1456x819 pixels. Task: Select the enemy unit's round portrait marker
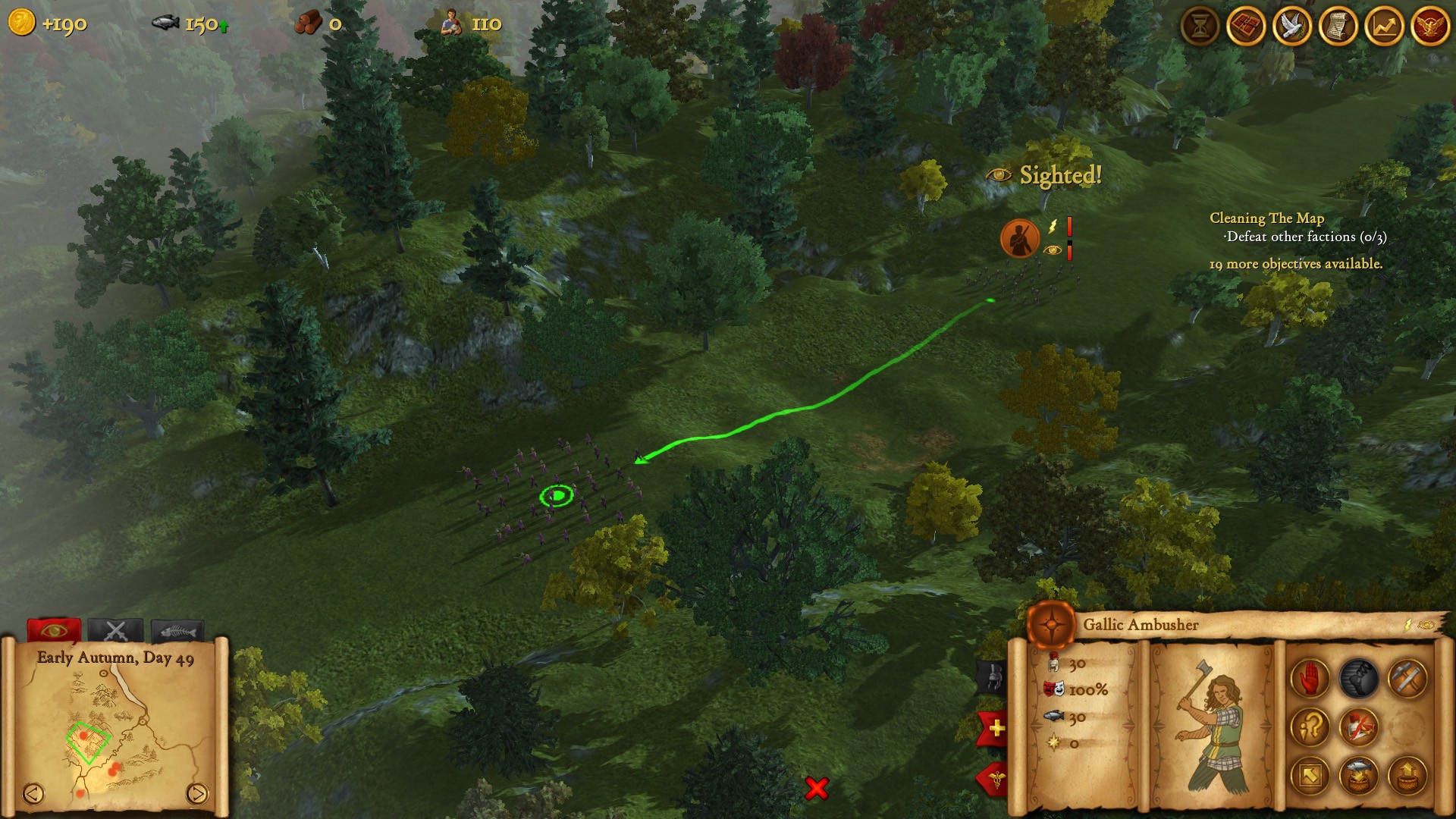coord(1019,238)
